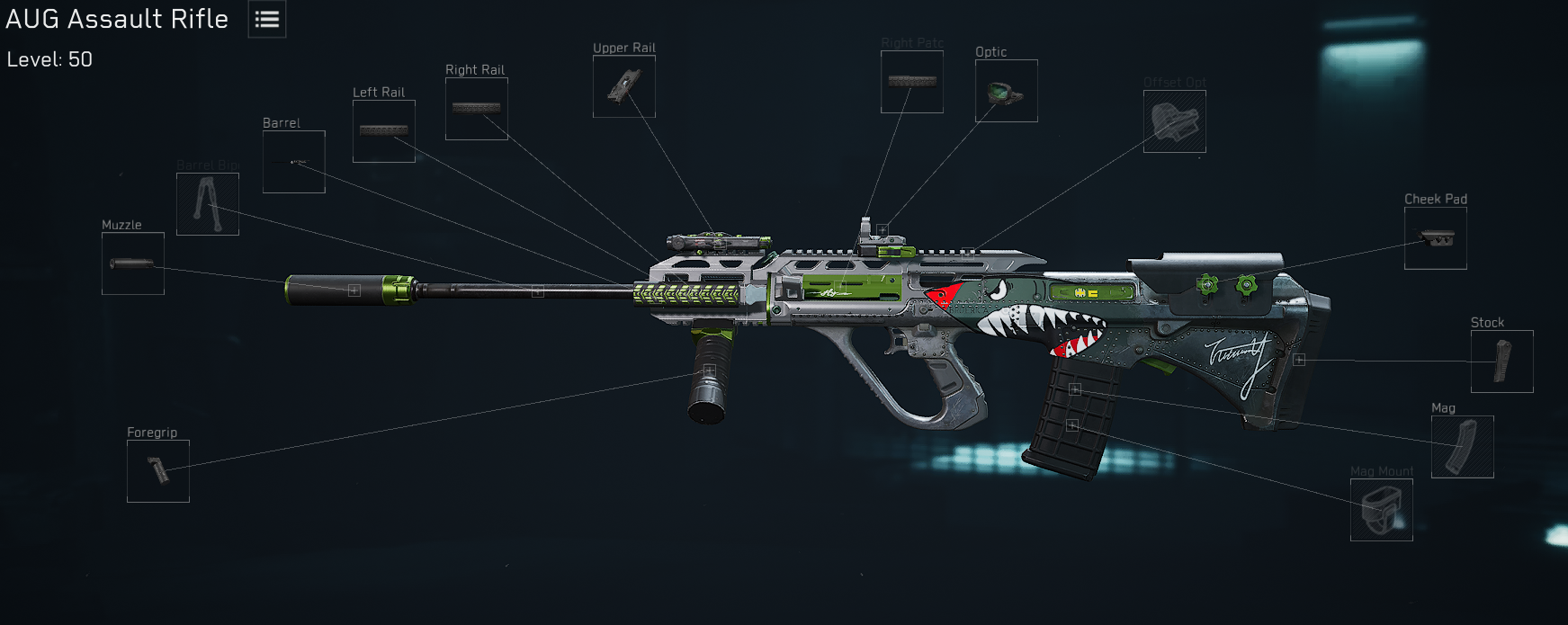Open the Upper Rail attachment slot
1568x625 pixels.
point(624,86)
